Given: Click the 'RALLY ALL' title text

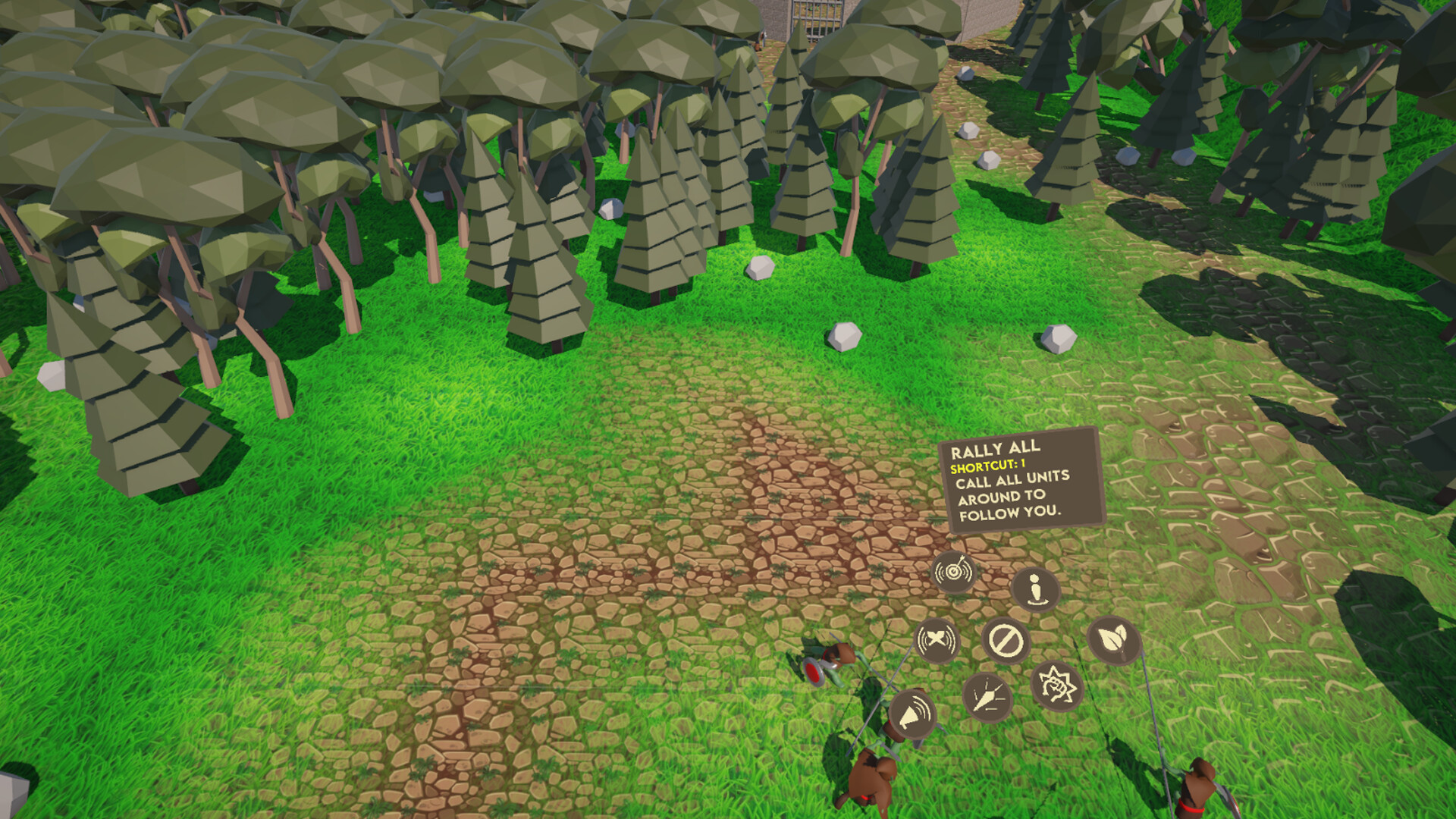Looking at the screenshot, I should click(995, 448).
